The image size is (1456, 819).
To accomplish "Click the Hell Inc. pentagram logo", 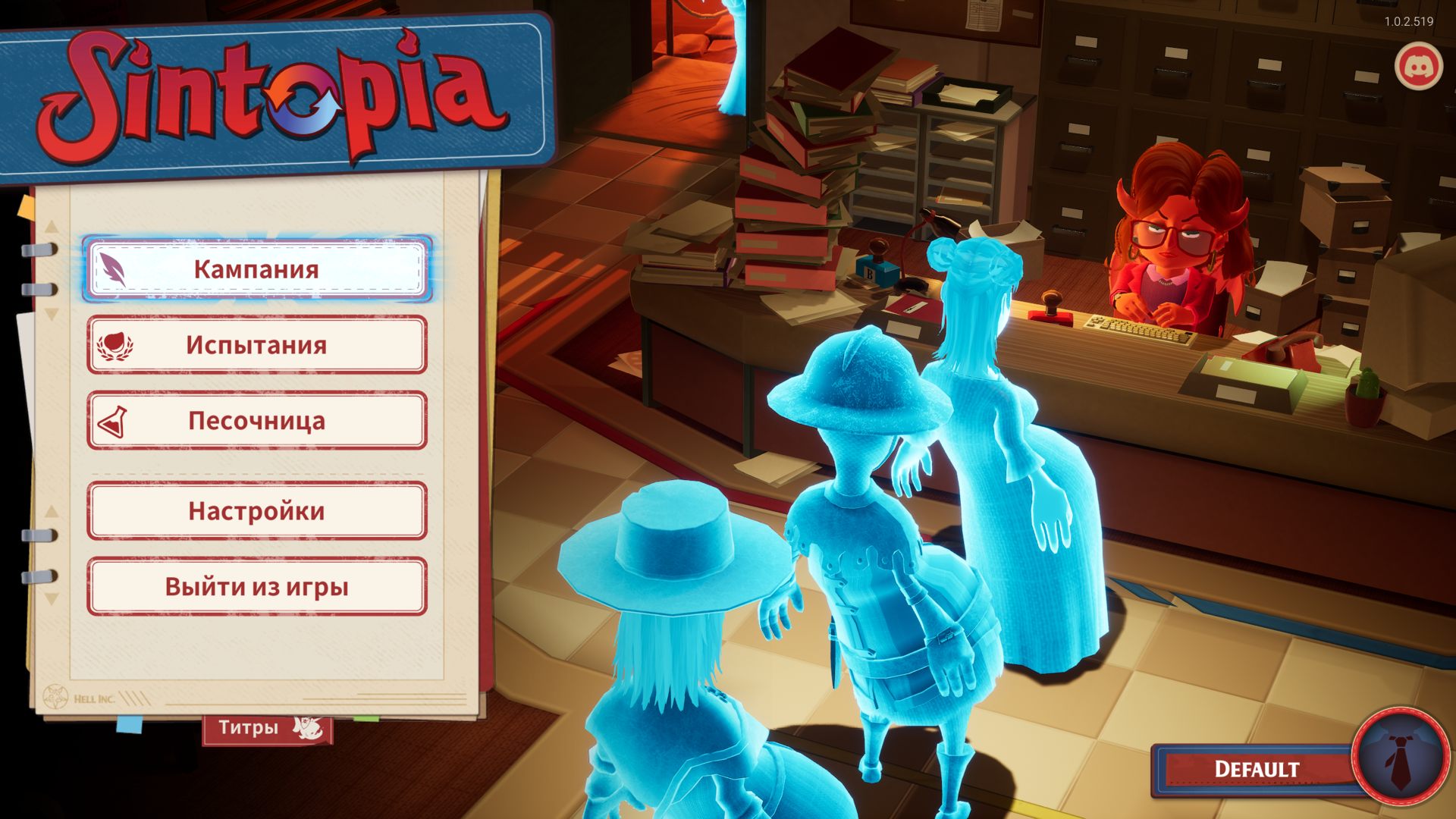I will click(x=55, y=696).
